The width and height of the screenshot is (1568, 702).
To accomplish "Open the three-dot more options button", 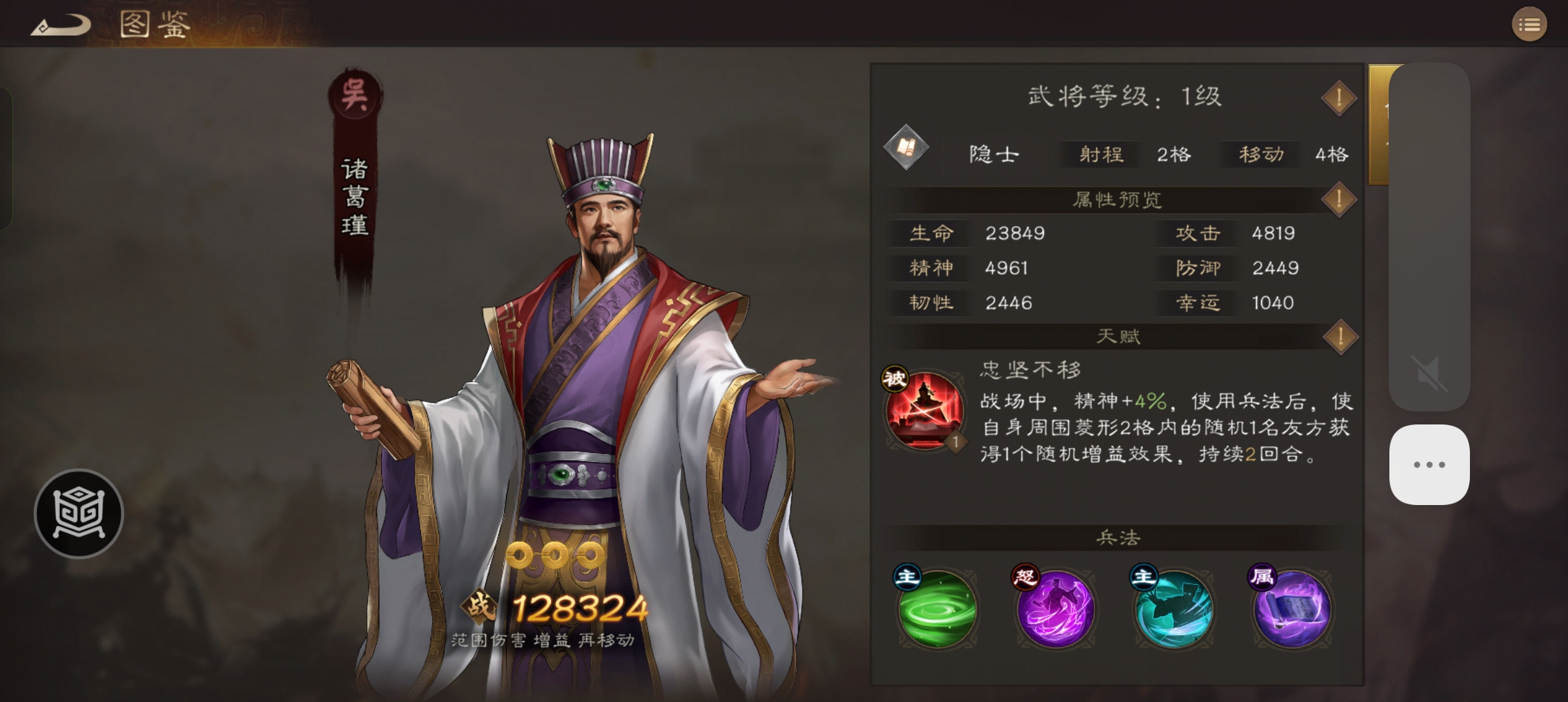I will coord(1429,463).
